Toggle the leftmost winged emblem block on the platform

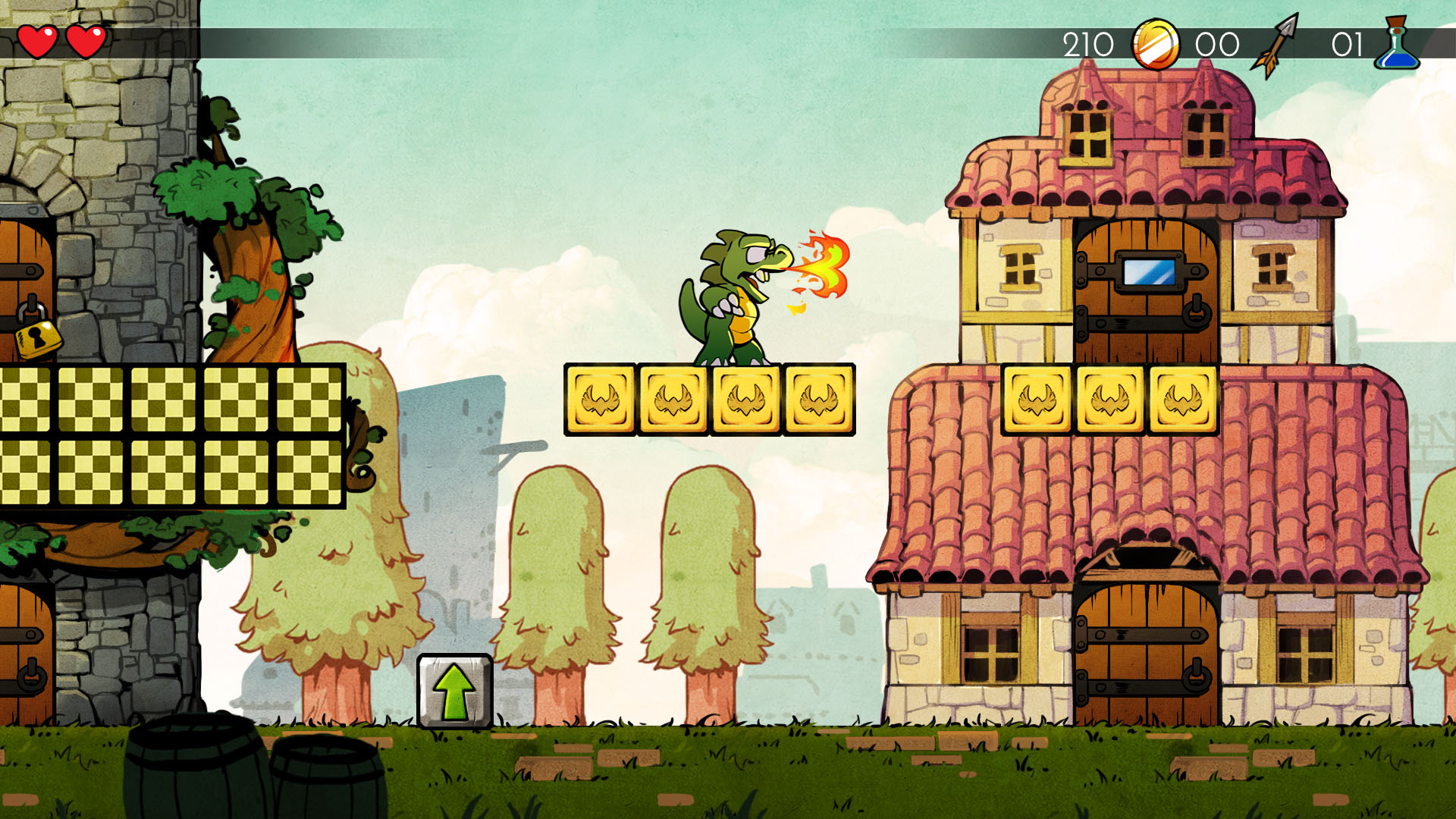[x=599, y=400]
